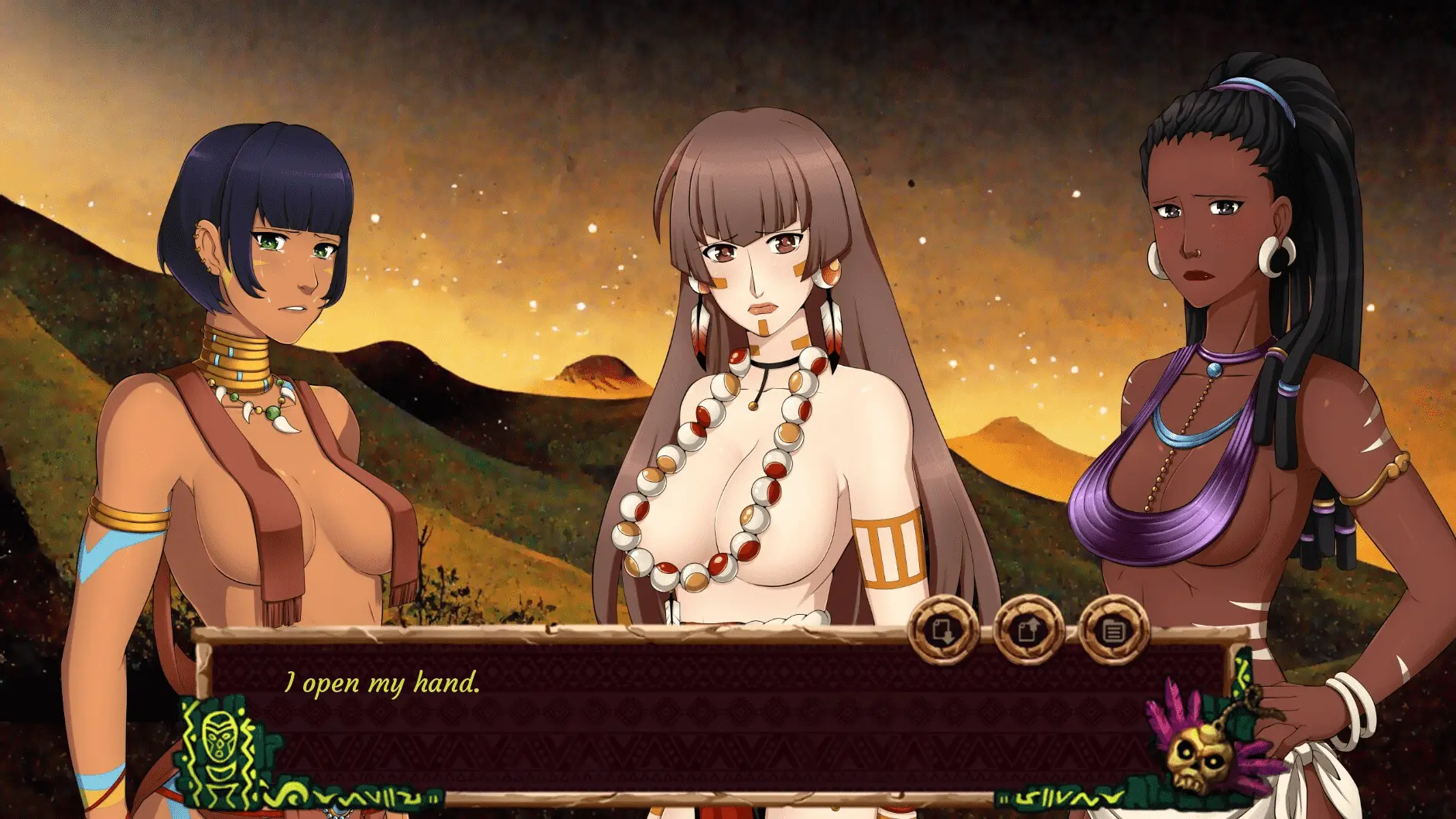Open the load game menu

(1027, 630)
